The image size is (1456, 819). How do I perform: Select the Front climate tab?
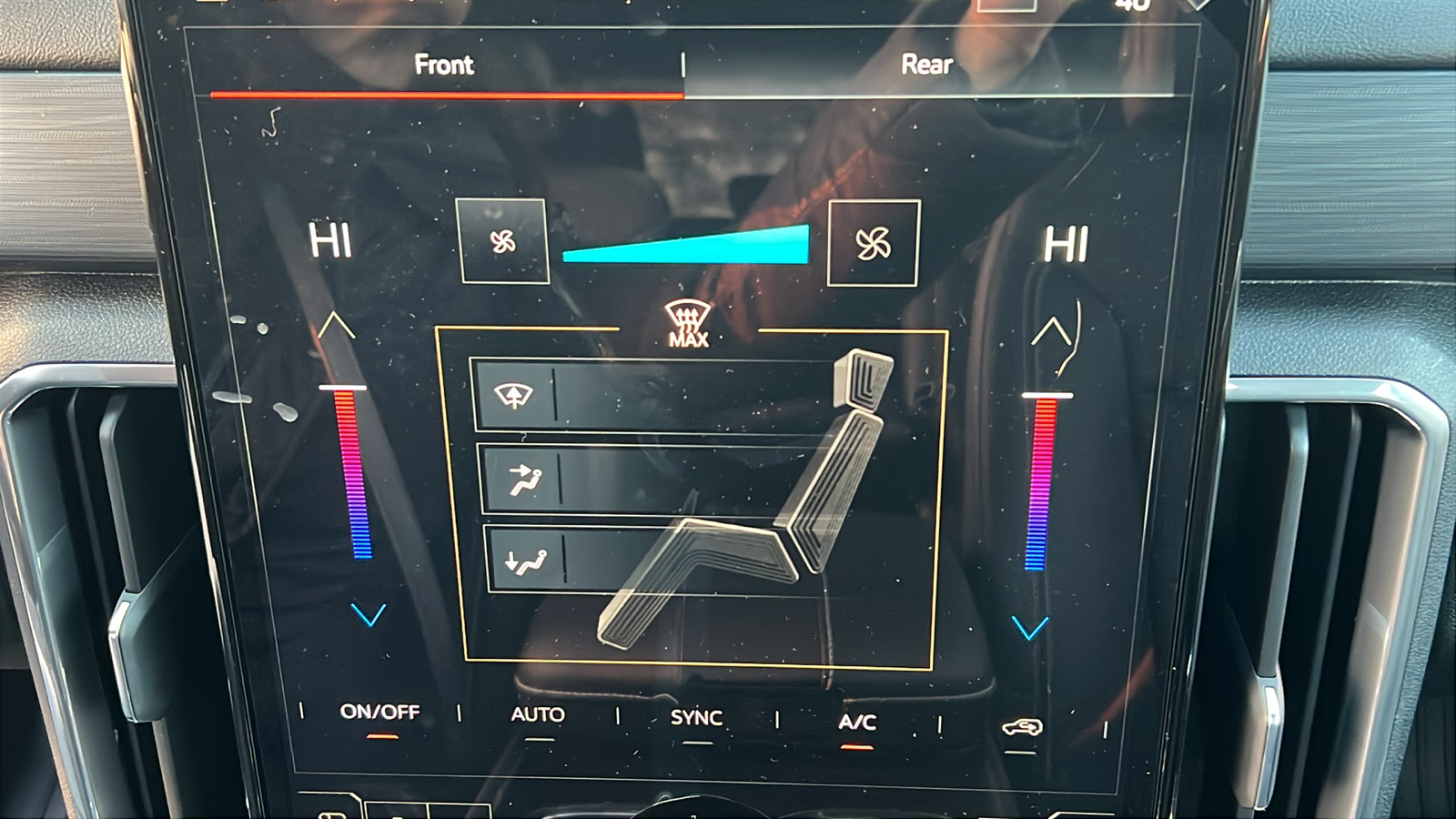(445, 65)
